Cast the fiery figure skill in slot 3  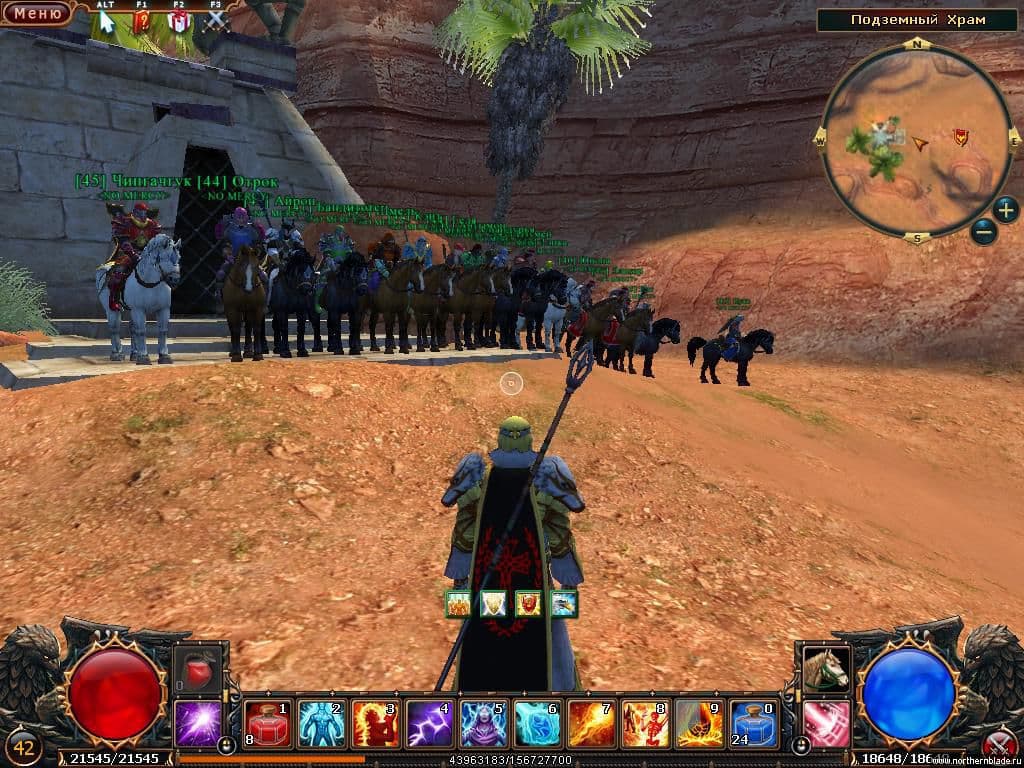pyautogui.click(x=376, y=723)
